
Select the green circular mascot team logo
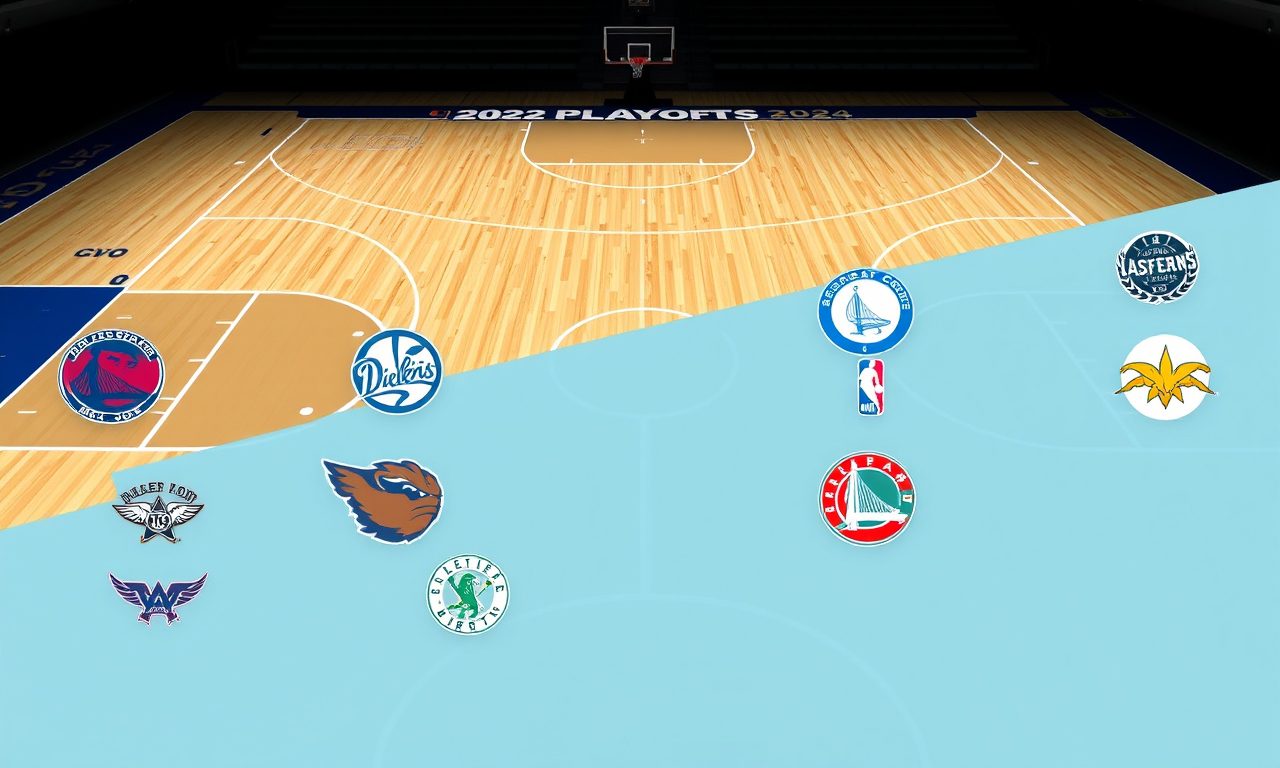(468, 594)
